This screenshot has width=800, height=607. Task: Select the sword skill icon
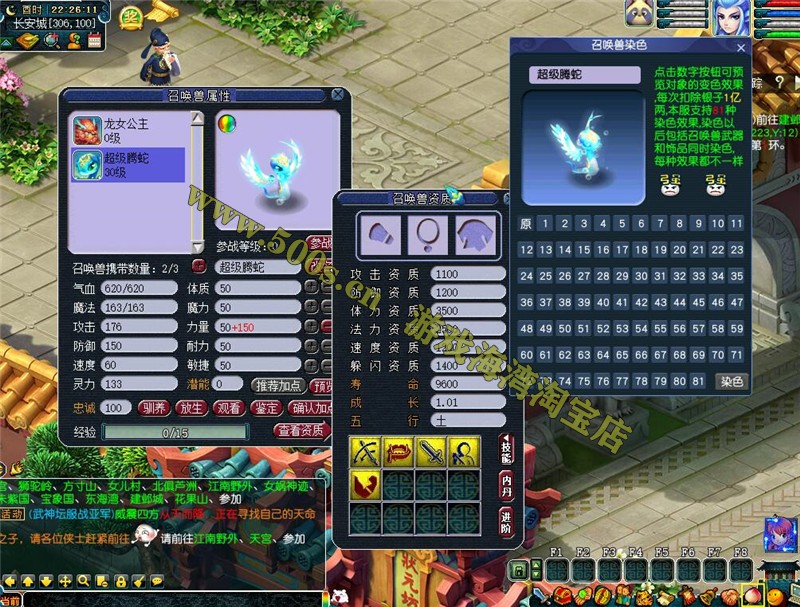click(430, 452)
